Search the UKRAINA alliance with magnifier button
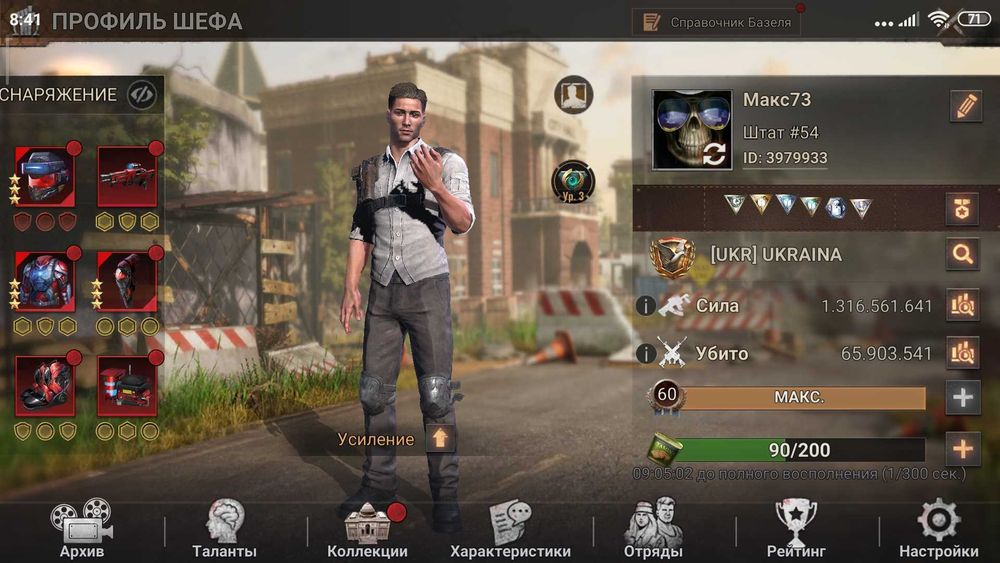The width and height of the screenshot is (1000, 563). (963, 254)
